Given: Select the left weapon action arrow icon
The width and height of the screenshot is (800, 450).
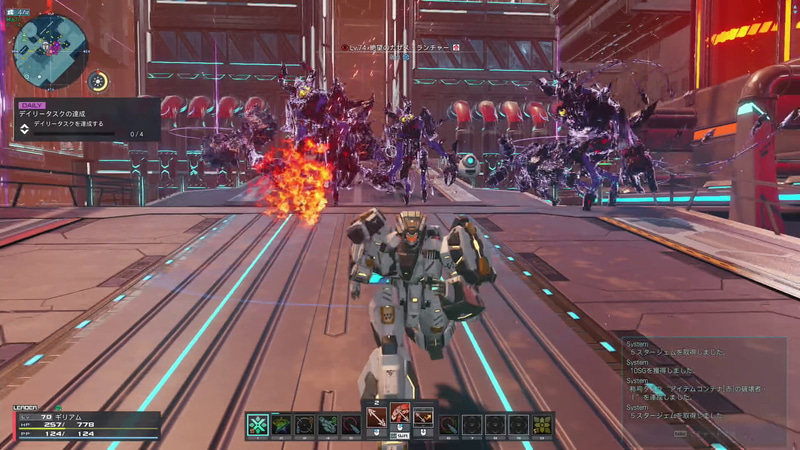Looking at the screenshot, I should [376, 414].
